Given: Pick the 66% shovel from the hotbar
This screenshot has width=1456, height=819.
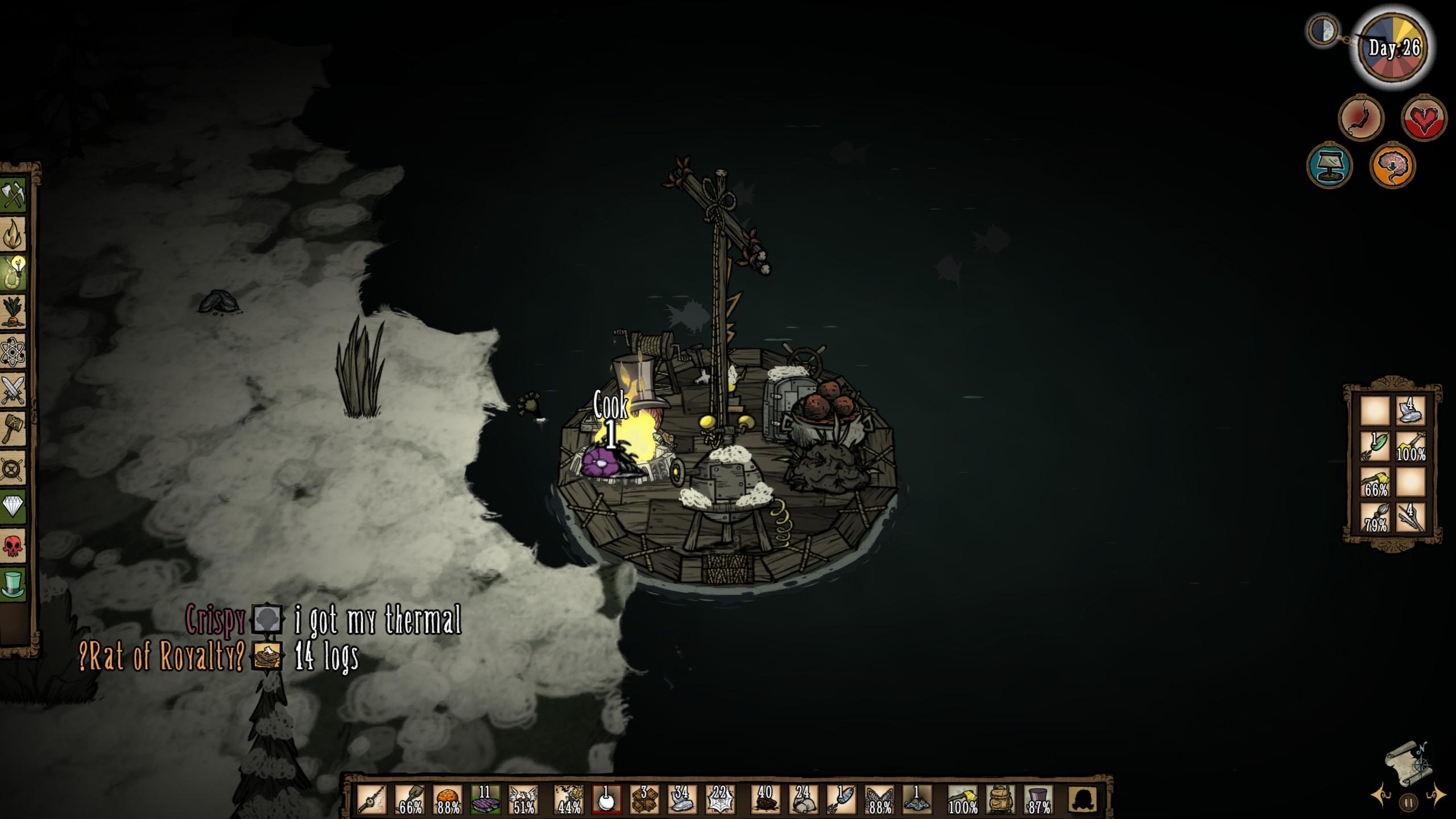Looking at the screenshot, I should [x=410, y=799].
